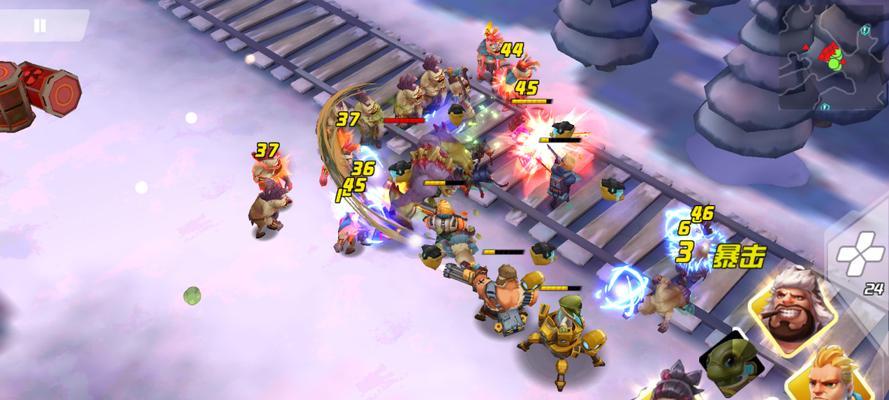
Task: Pause the game with the pause button
Action: click(39, 26)
